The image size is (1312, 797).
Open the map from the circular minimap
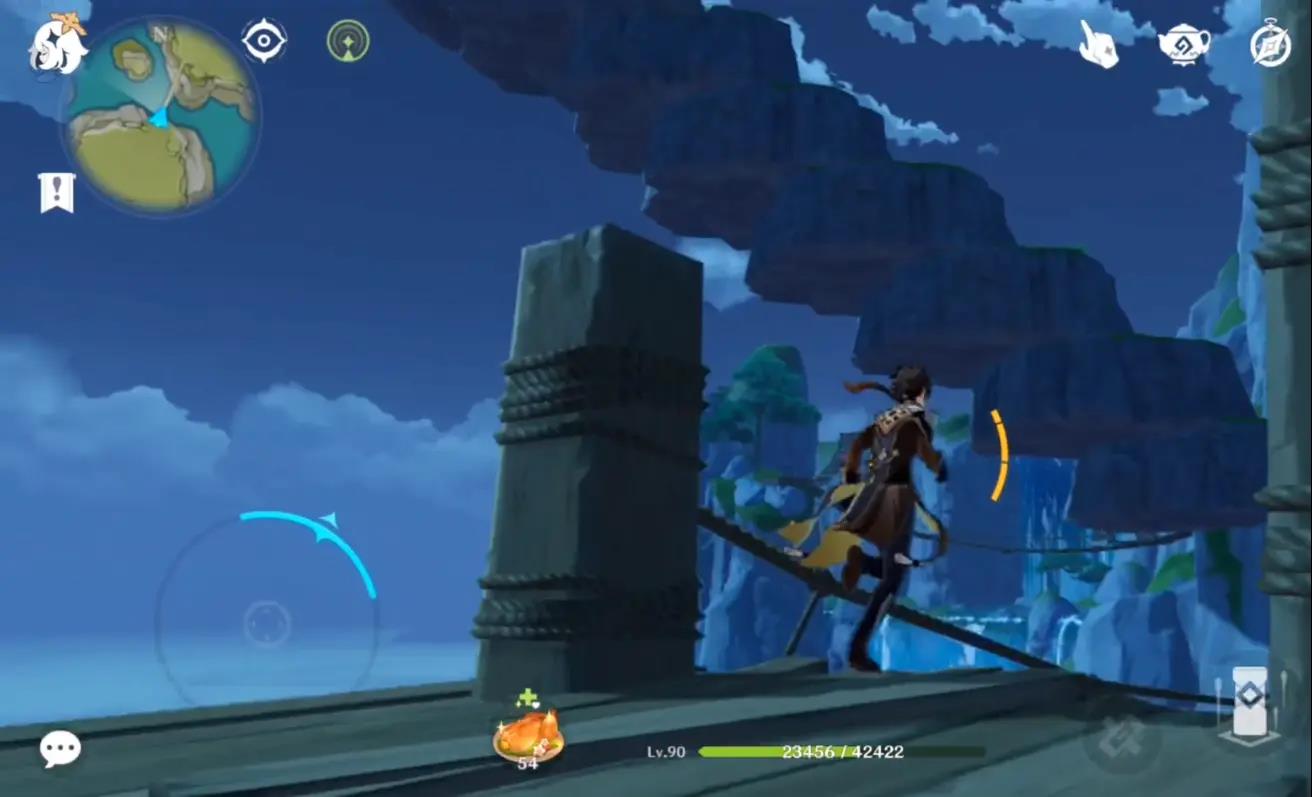pos(161,117)
